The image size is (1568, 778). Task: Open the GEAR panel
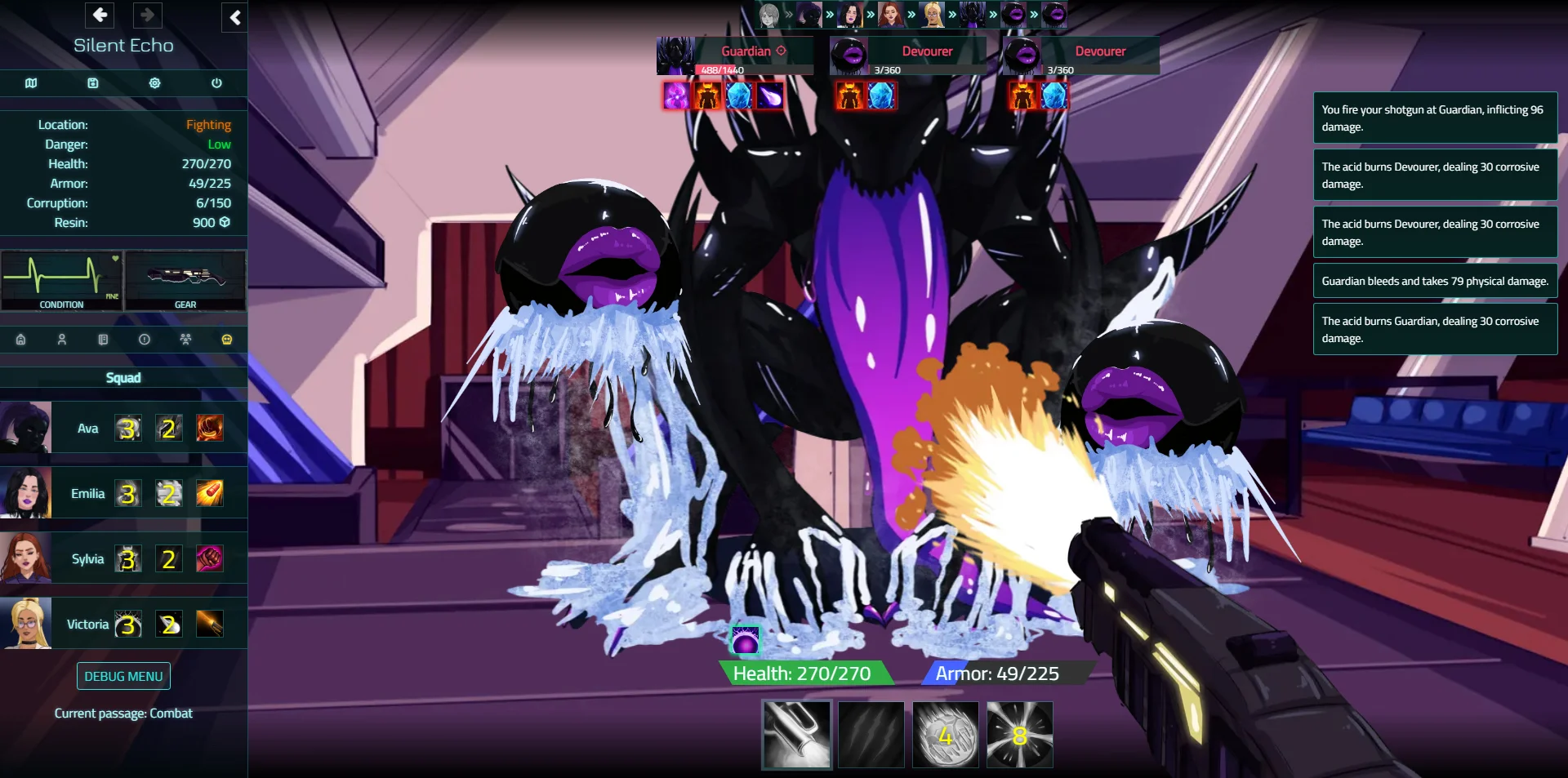(x=185, y=281)
